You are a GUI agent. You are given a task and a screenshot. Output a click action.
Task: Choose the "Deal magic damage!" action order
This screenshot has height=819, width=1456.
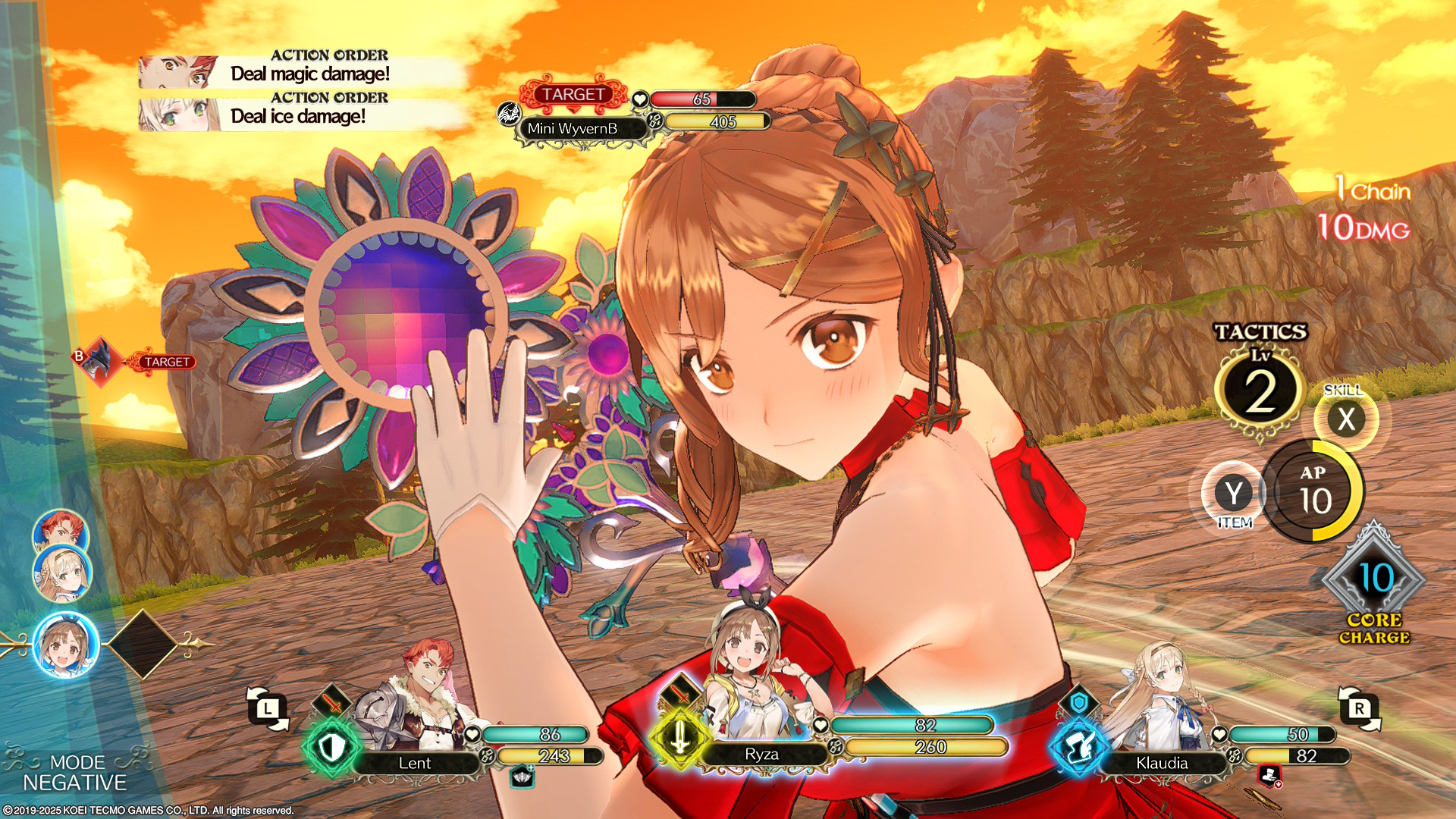pos(303,73)
